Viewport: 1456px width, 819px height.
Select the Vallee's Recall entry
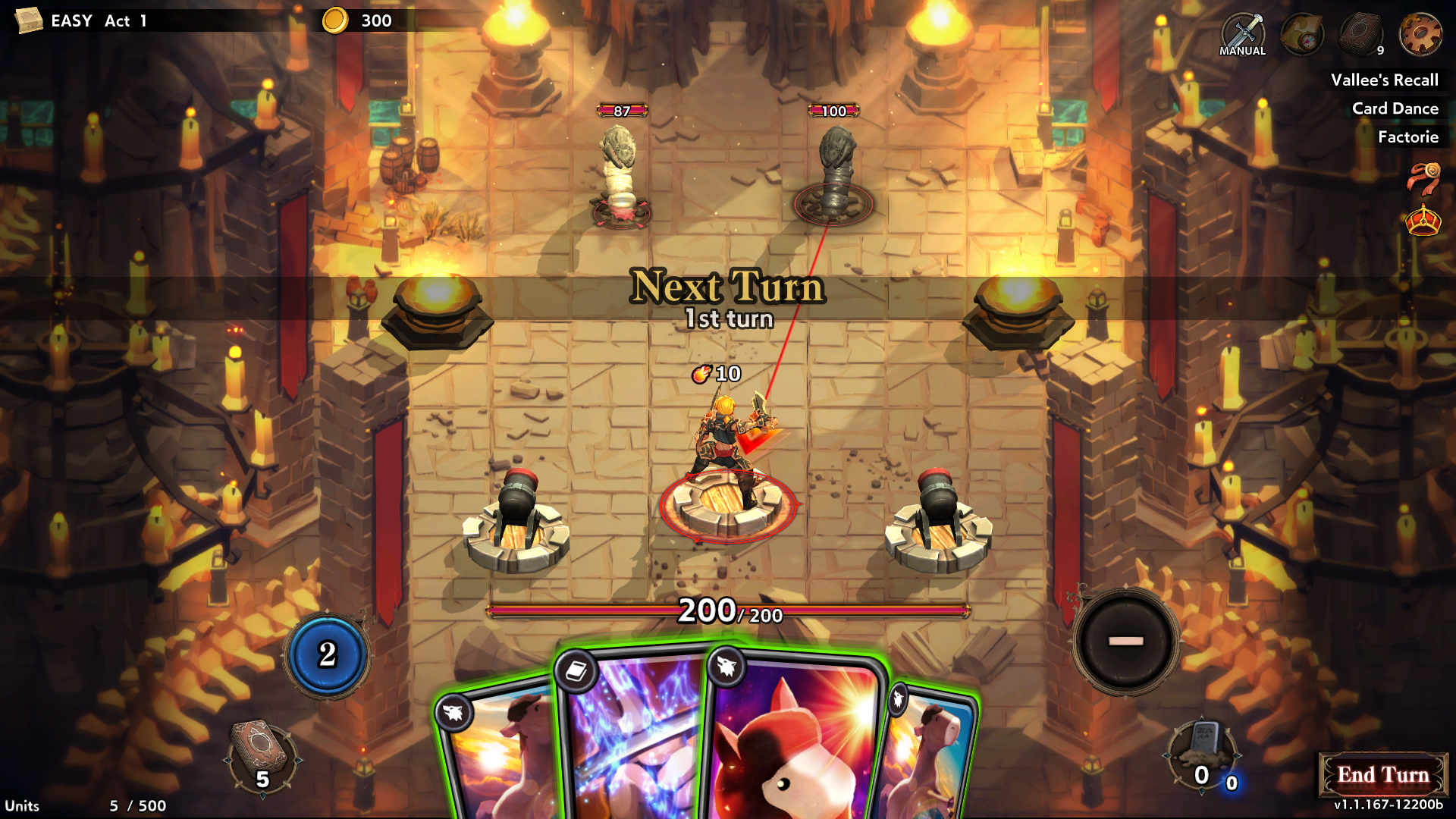click(1384, 80)
